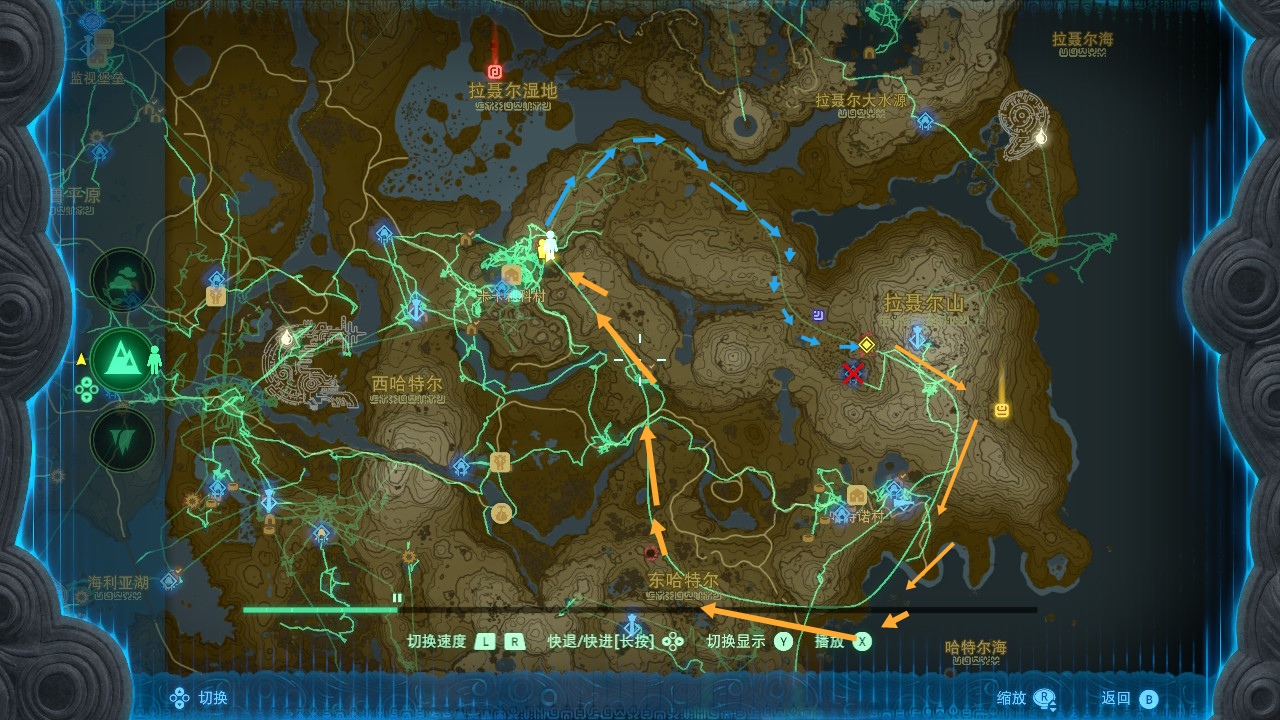Select the red X stamp
This screenshot has height=720, width=1280.
(853, 374)
